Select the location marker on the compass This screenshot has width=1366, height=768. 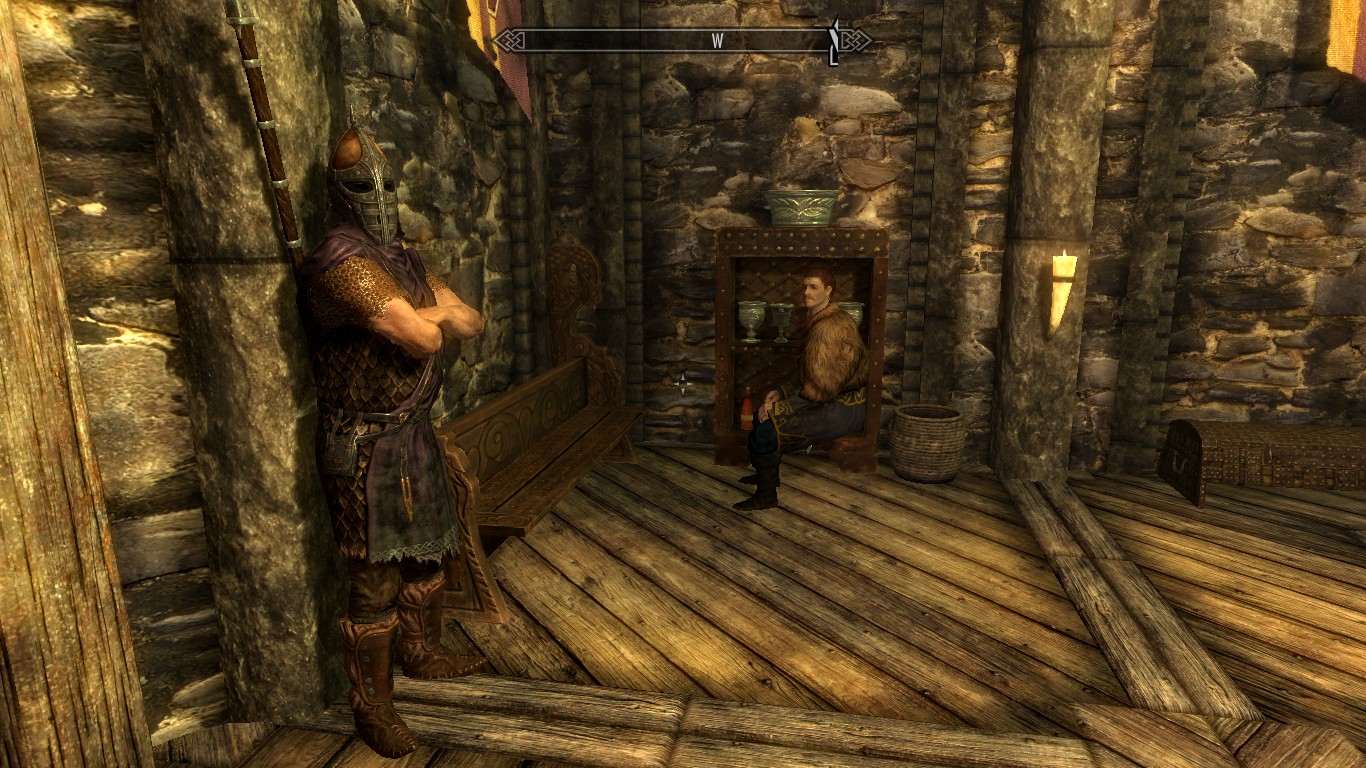click(x=833, y=42)
